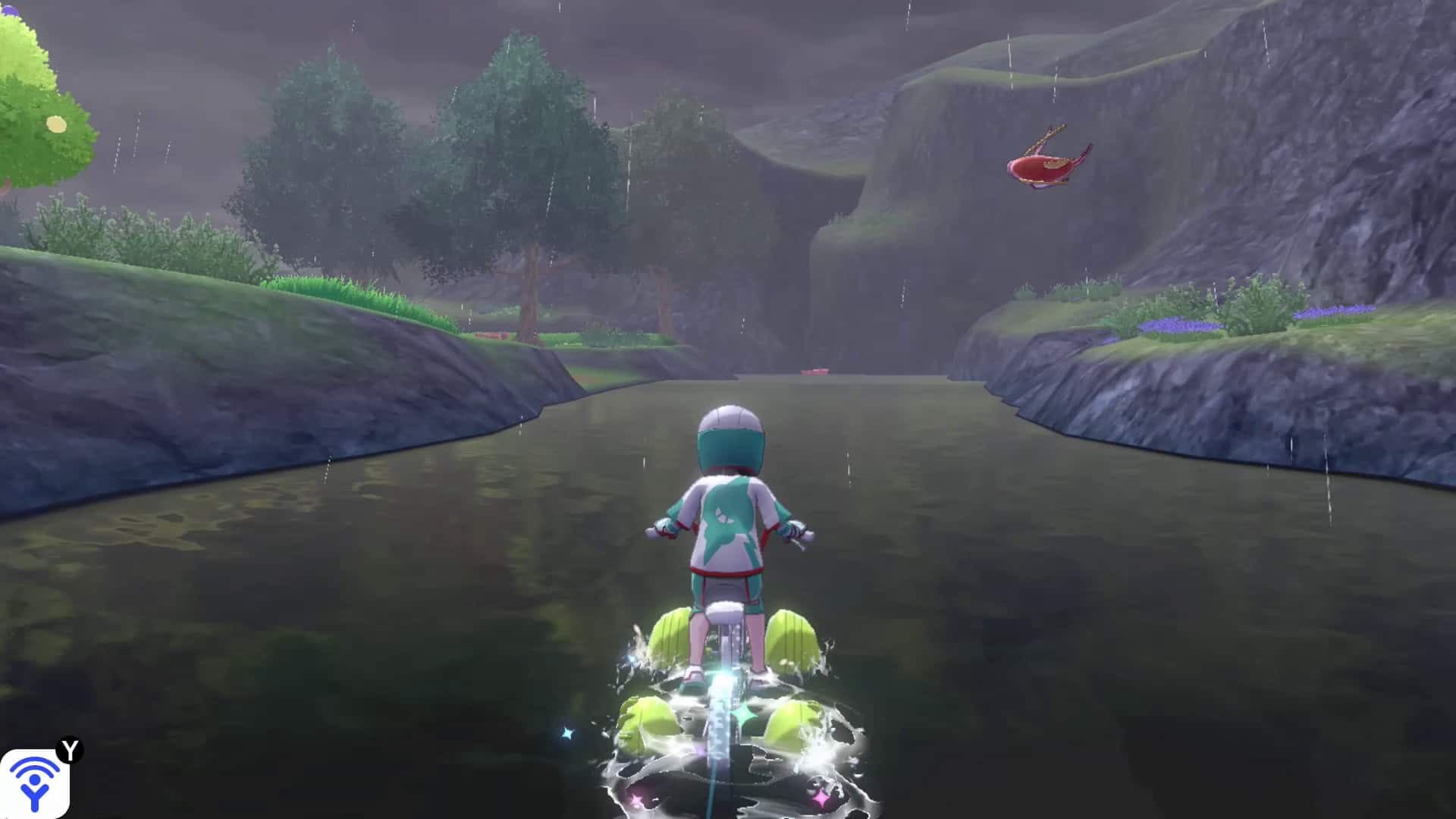Select the red item floating on the water
Screen dimensions: 1456x819
817,370
